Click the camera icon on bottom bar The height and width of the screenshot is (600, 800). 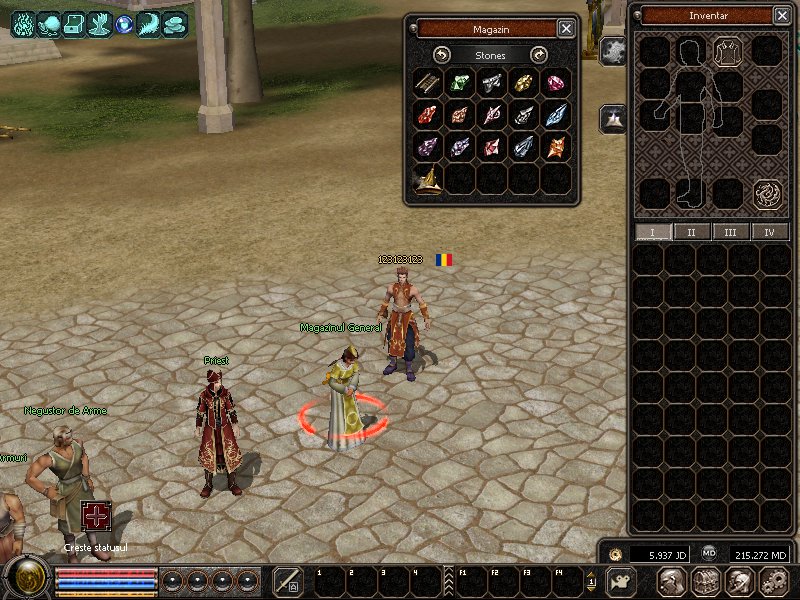[621, 582]
